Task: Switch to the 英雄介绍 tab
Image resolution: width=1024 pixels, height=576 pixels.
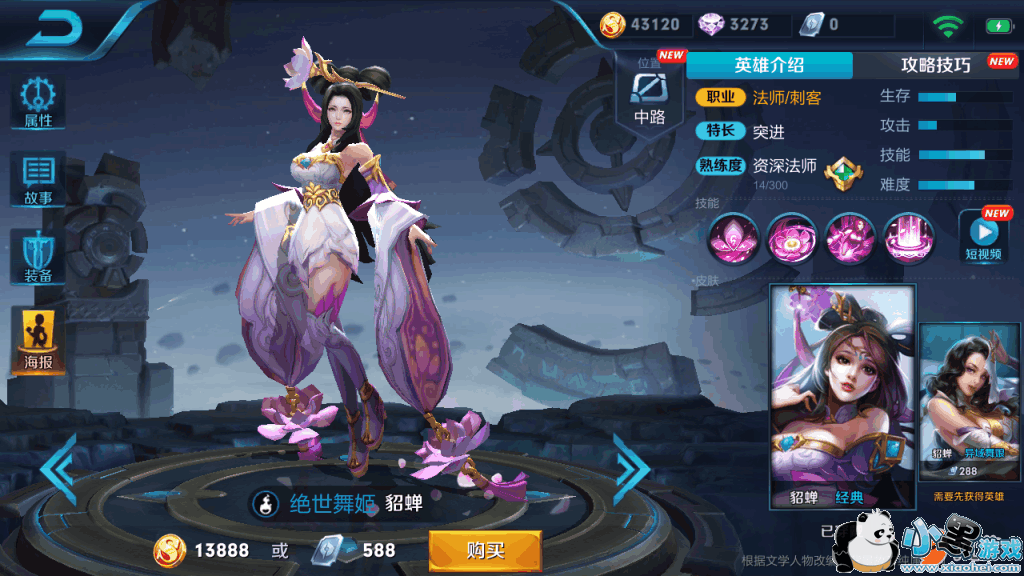Action: [x=769, y=65]
